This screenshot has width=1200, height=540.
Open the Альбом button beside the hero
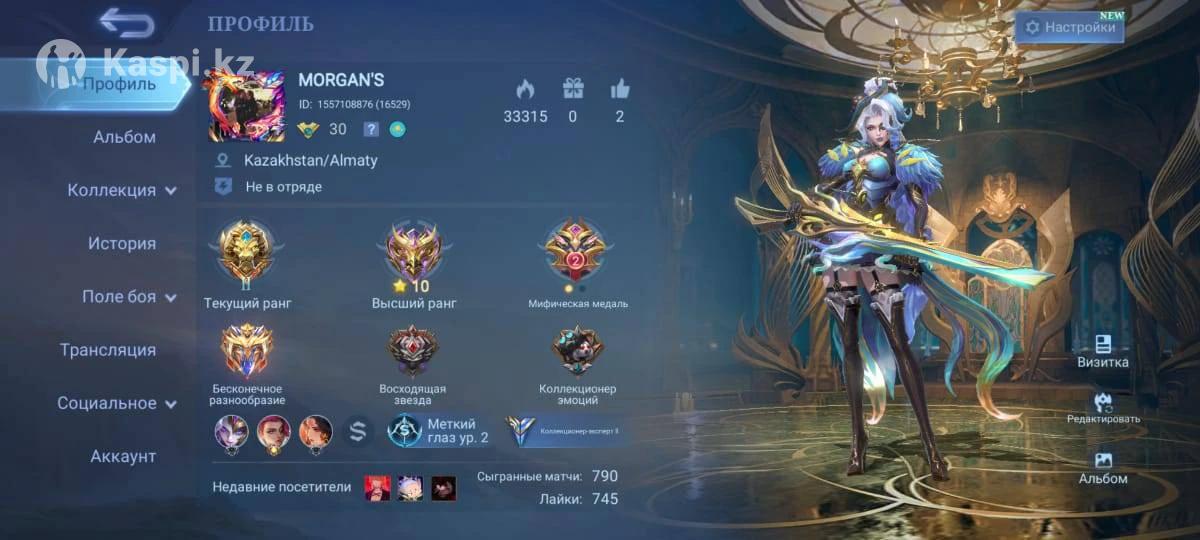(1103, 467)
